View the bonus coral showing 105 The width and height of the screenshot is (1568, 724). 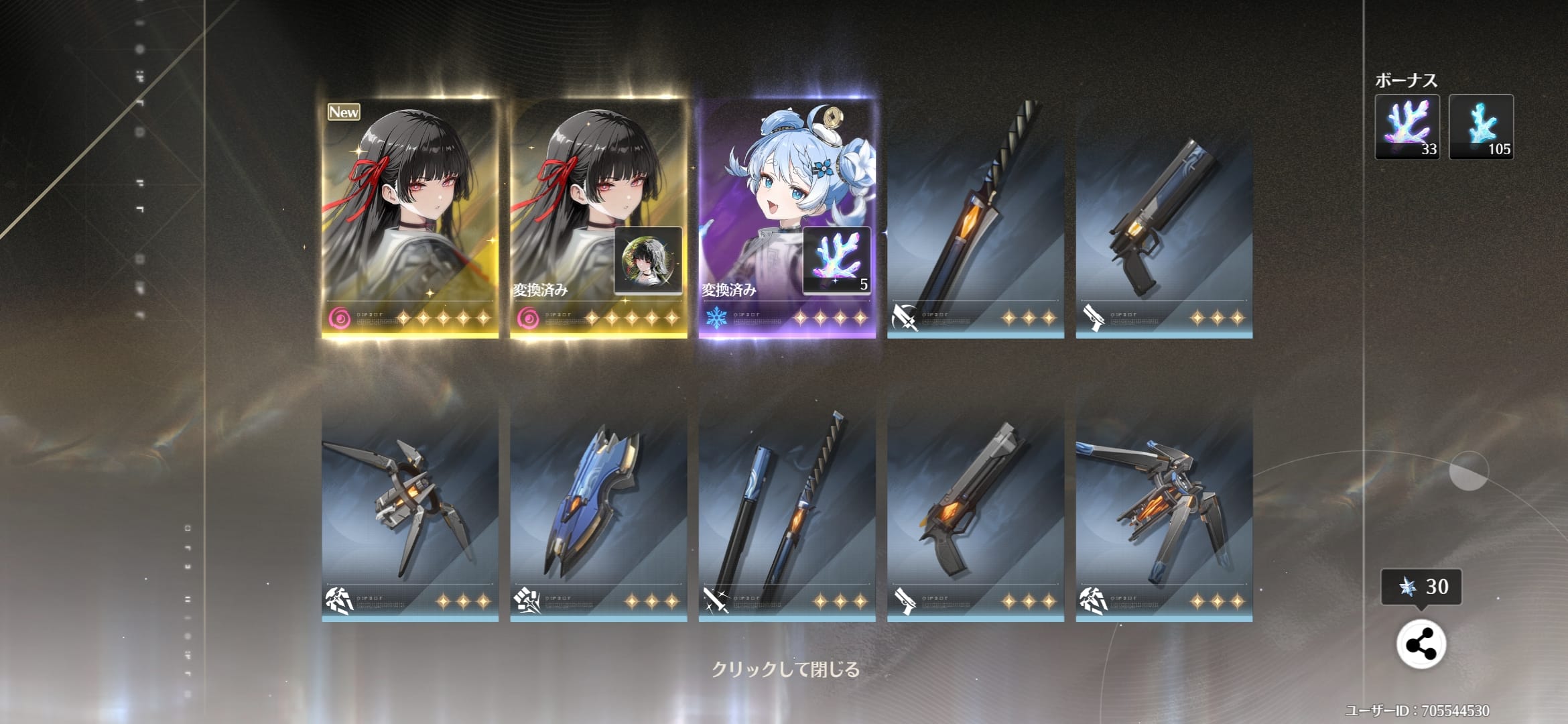point(1481,127)
